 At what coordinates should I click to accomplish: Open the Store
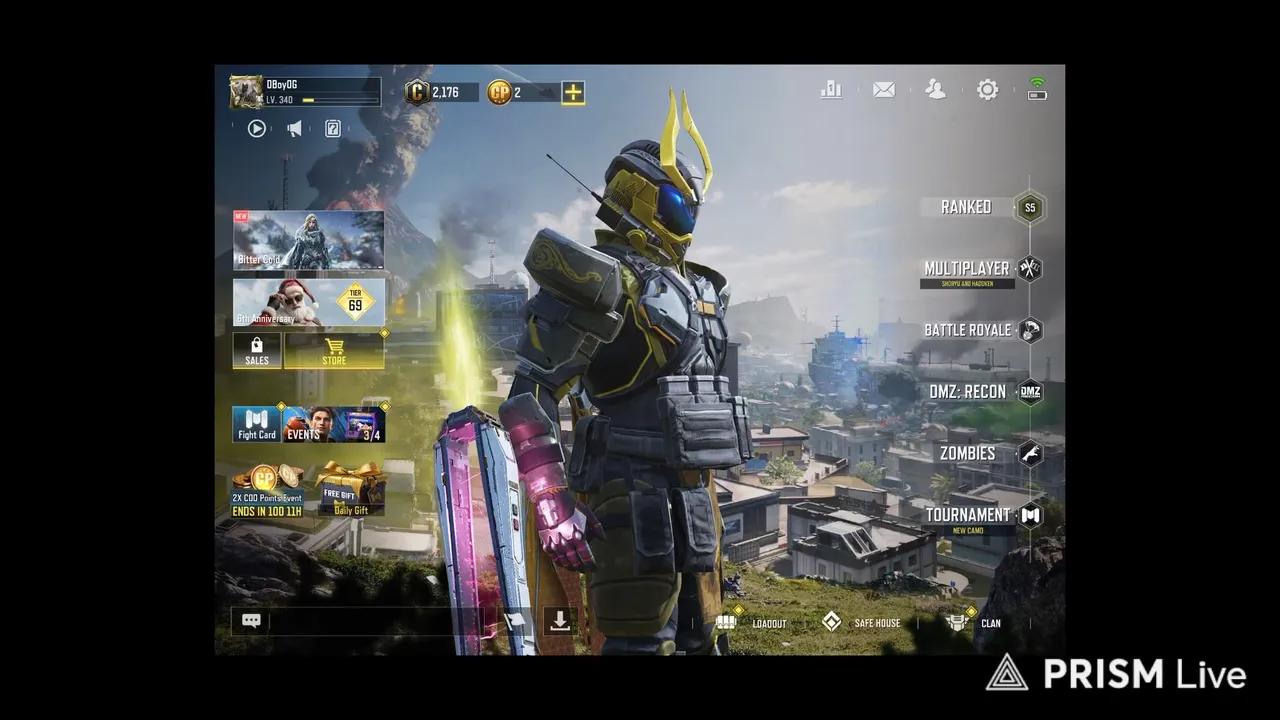335,351
